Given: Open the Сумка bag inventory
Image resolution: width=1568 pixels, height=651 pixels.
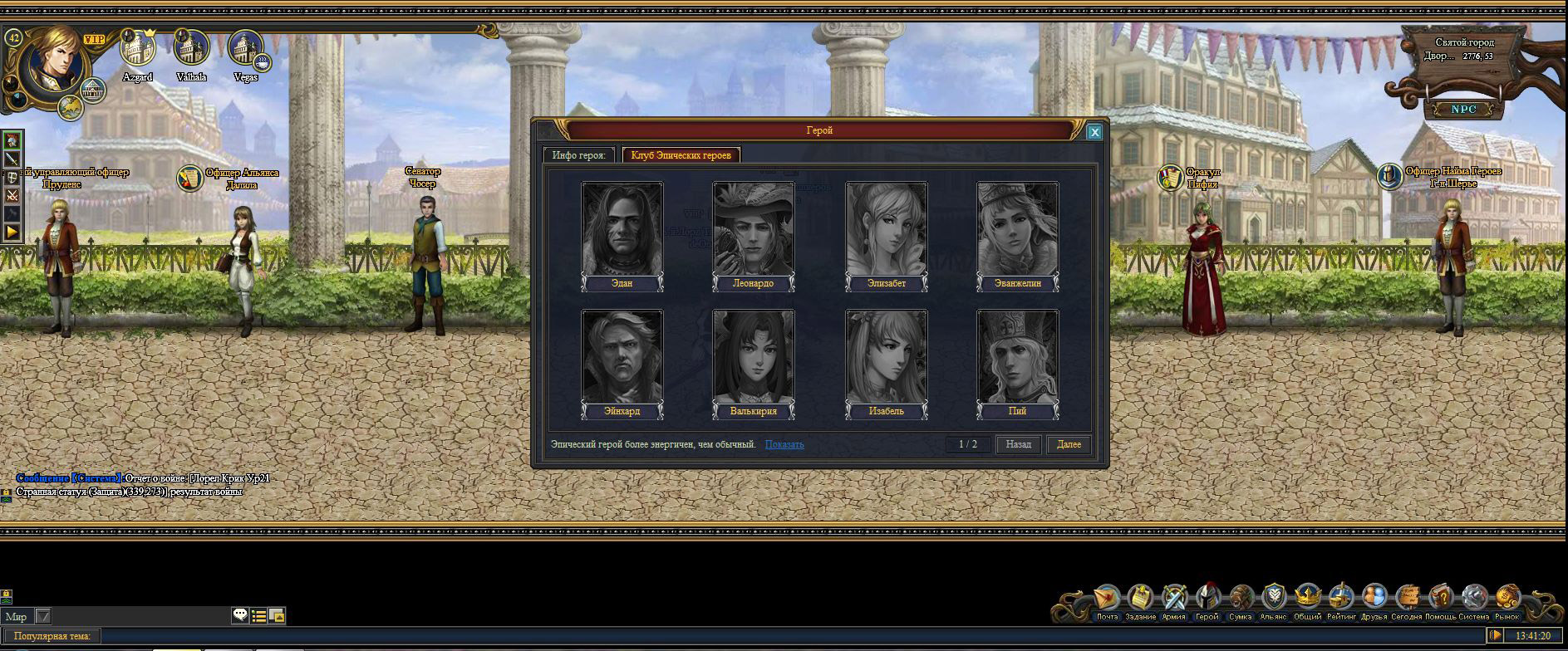Looking at the screenshot, I should 1241,599.
